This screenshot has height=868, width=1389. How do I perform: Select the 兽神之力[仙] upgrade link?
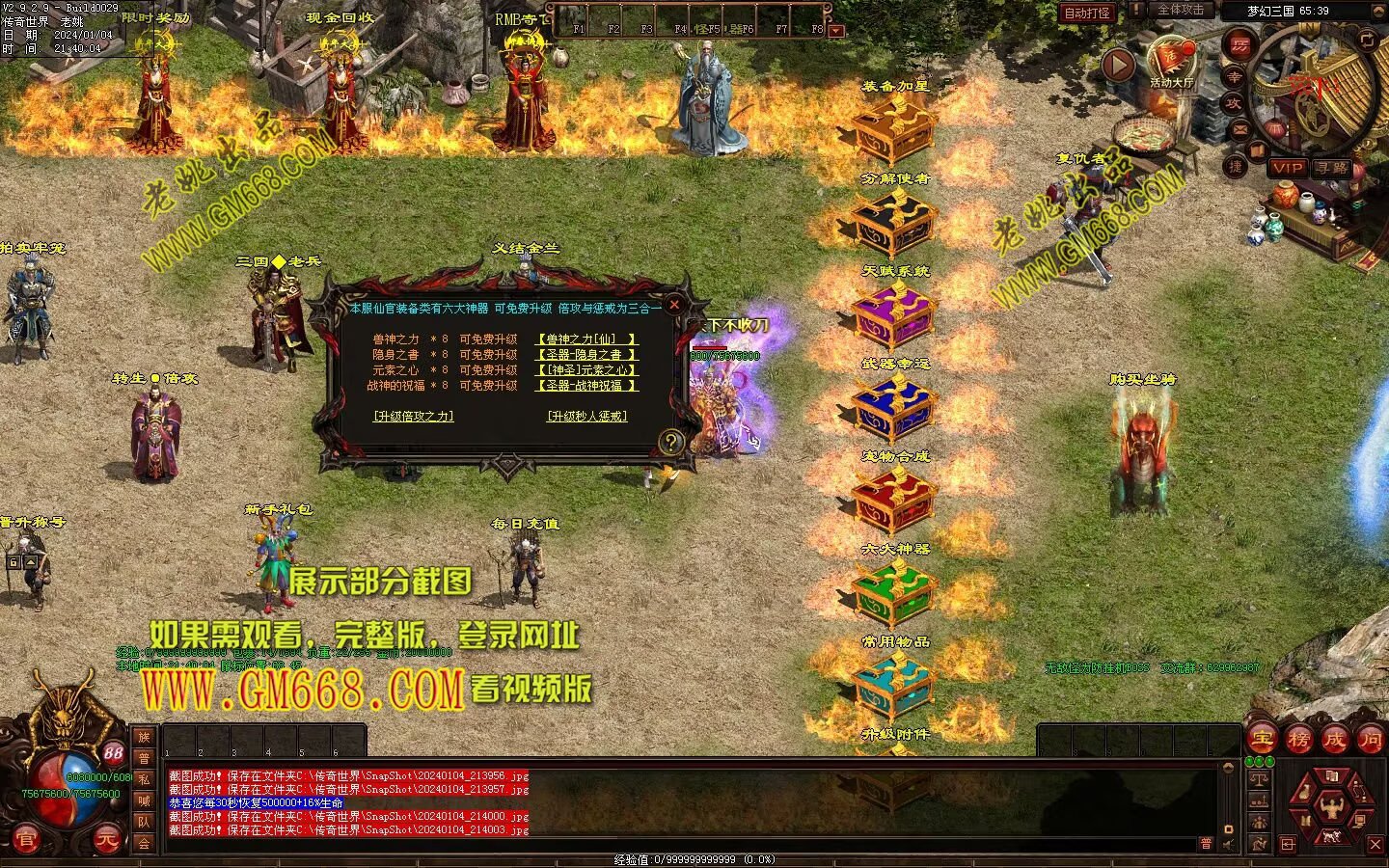click(586, 339)
